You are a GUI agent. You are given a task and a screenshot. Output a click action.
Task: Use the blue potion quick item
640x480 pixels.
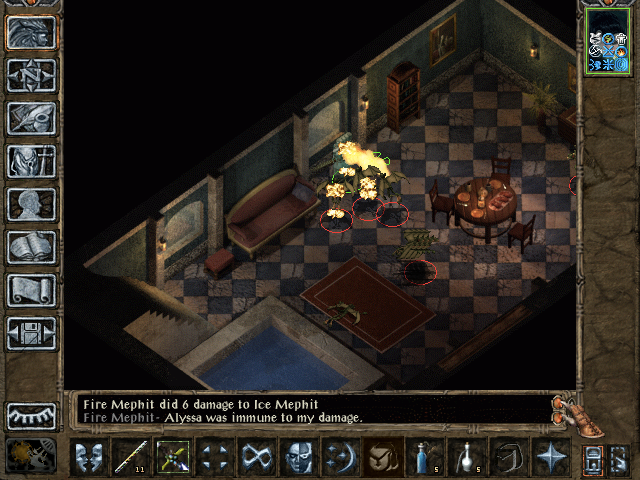(x=425, y=457)
